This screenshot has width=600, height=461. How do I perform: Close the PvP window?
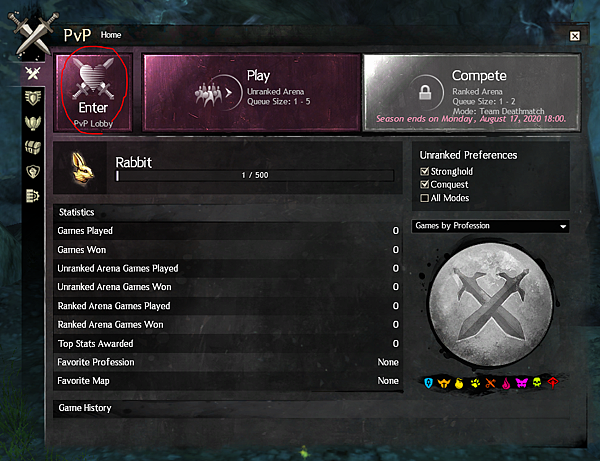[575, 35]
